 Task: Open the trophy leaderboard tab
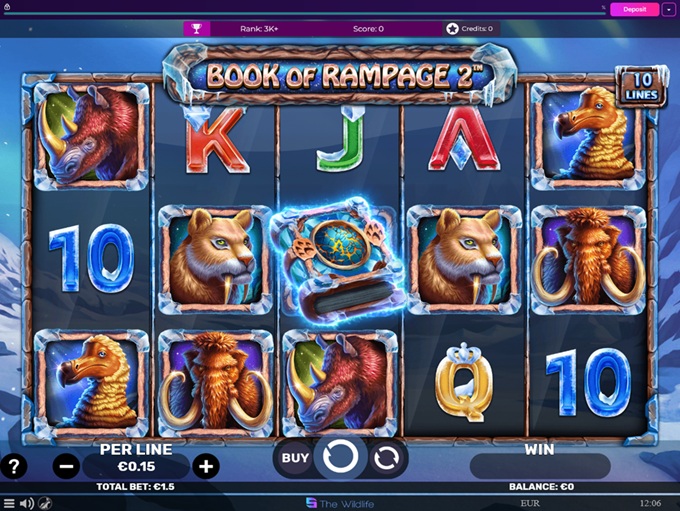coord(197,29)
